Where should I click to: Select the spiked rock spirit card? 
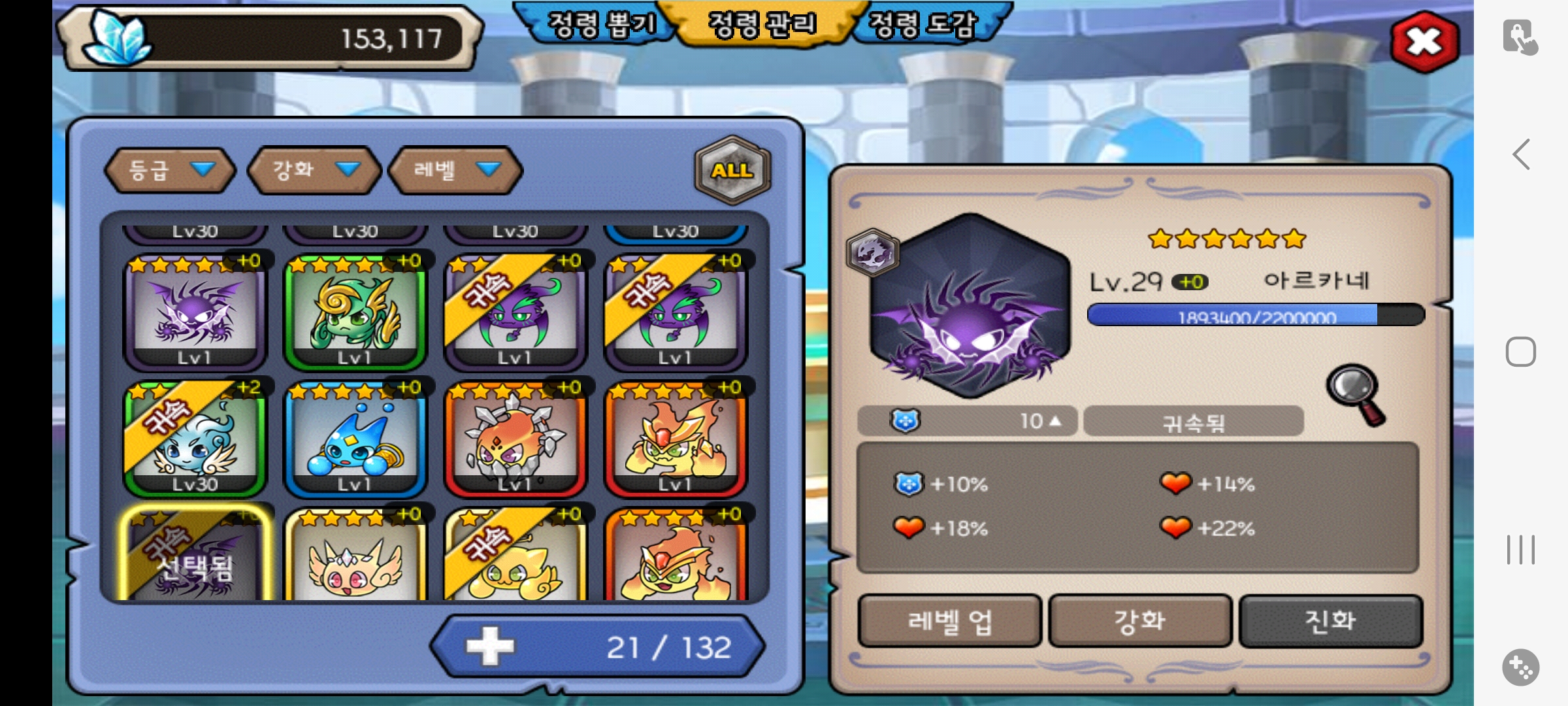tap(515, 439)
